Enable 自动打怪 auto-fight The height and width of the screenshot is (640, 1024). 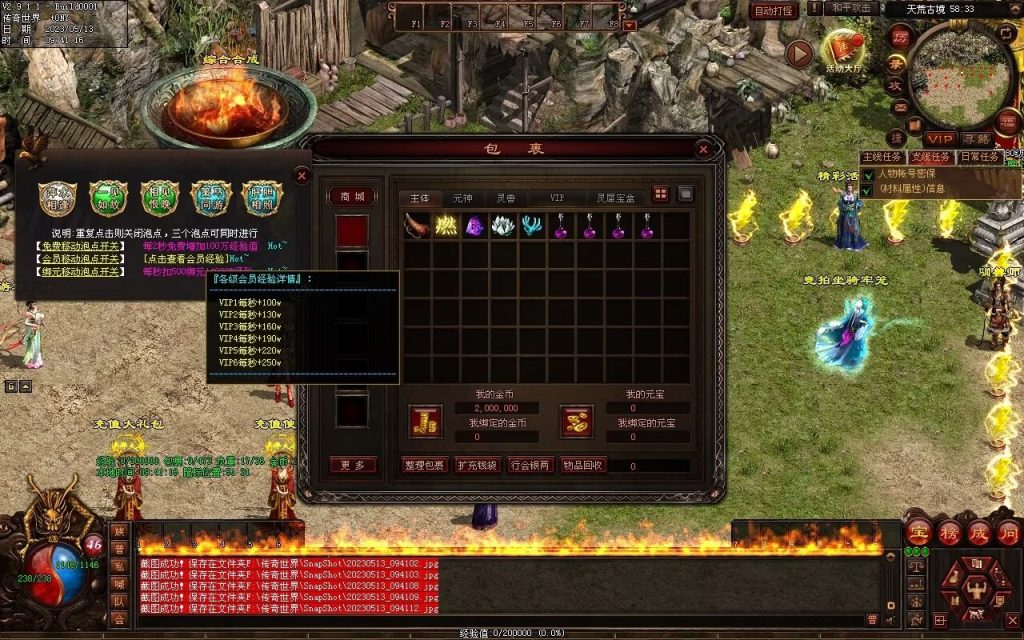pyautogui.click(x=774, y=10)
